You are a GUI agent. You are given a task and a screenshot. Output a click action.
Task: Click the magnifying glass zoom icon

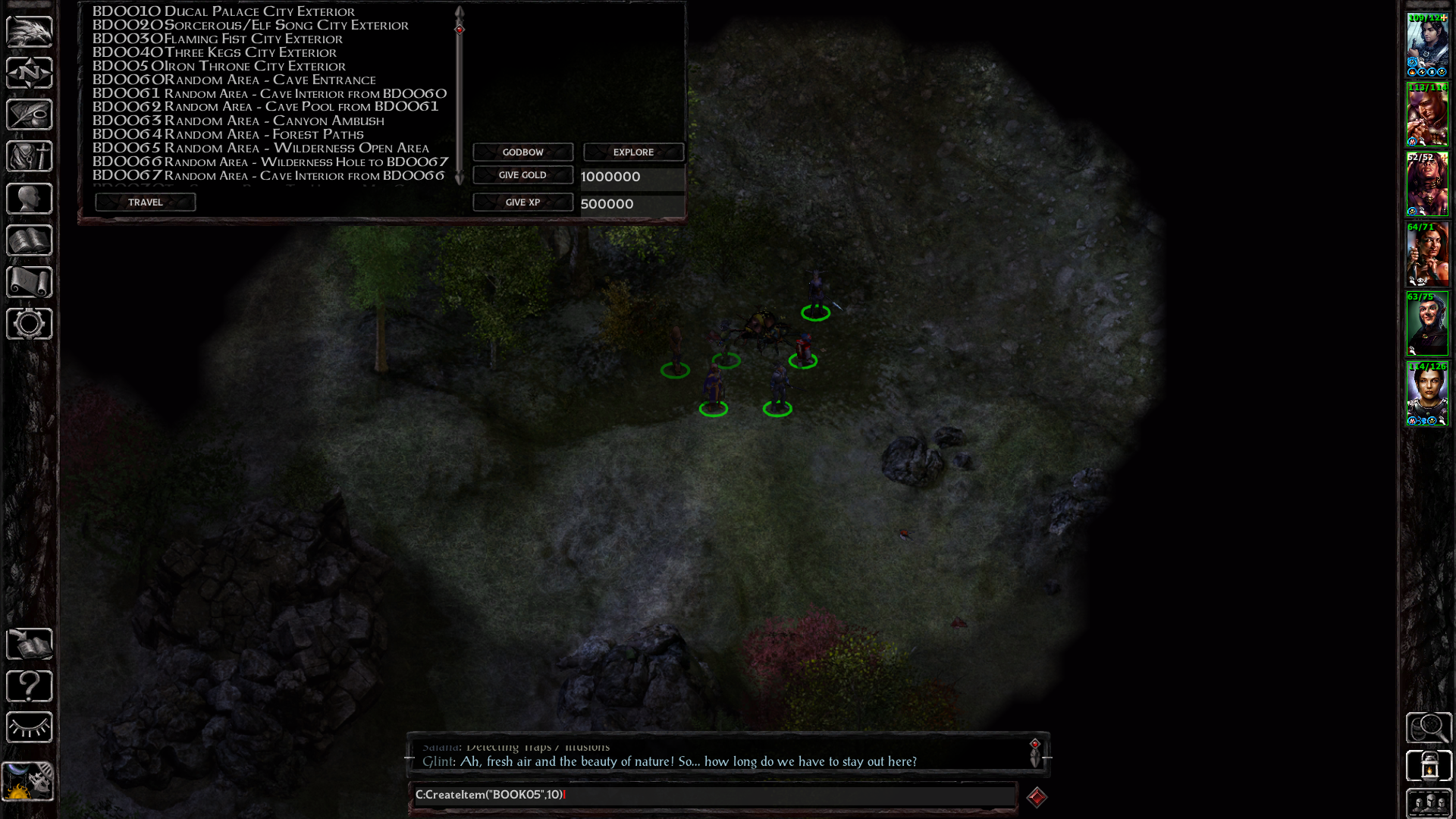pos(1429,728)
